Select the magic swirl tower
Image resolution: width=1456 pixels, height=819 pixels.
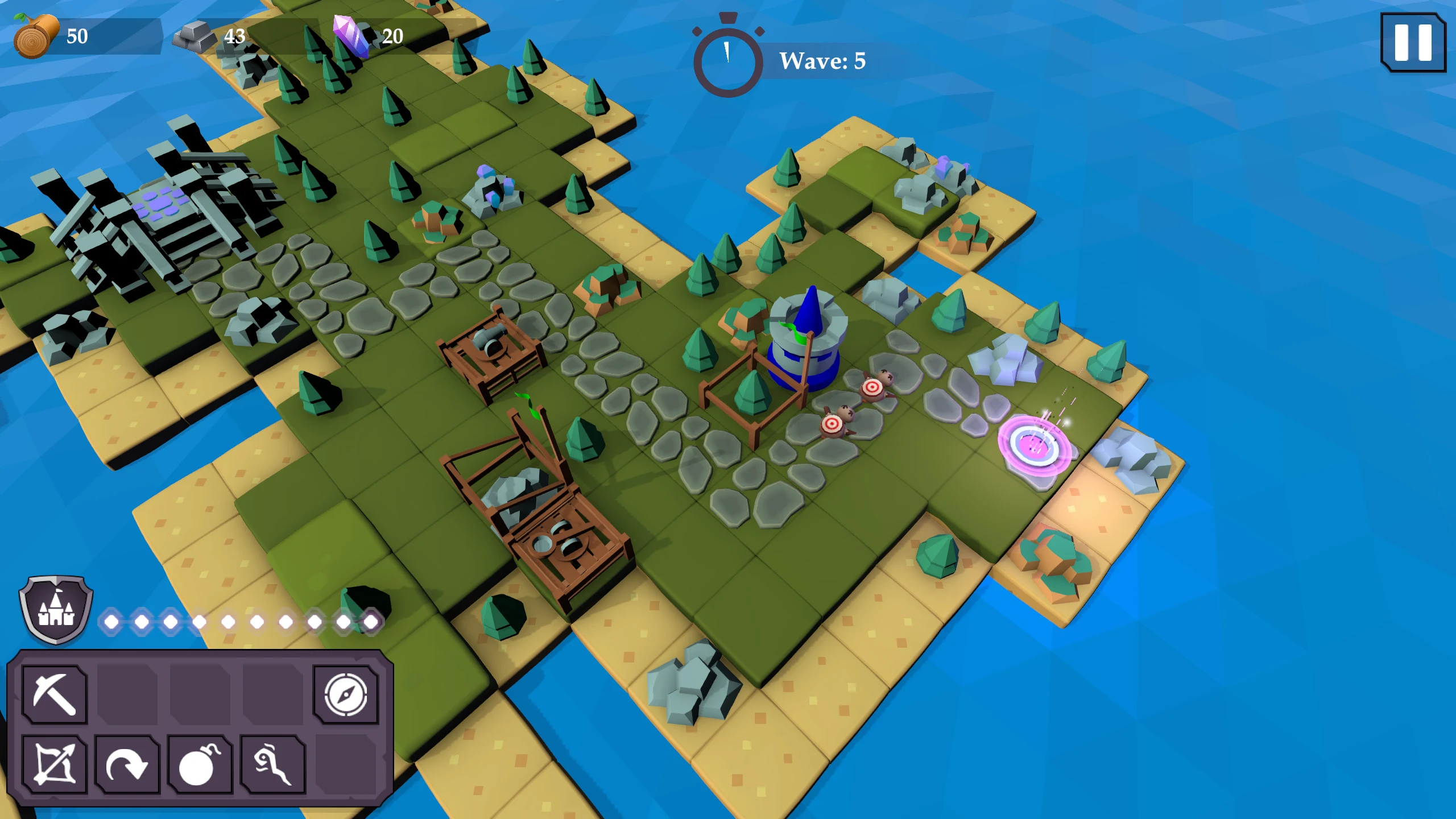[272, 764]
